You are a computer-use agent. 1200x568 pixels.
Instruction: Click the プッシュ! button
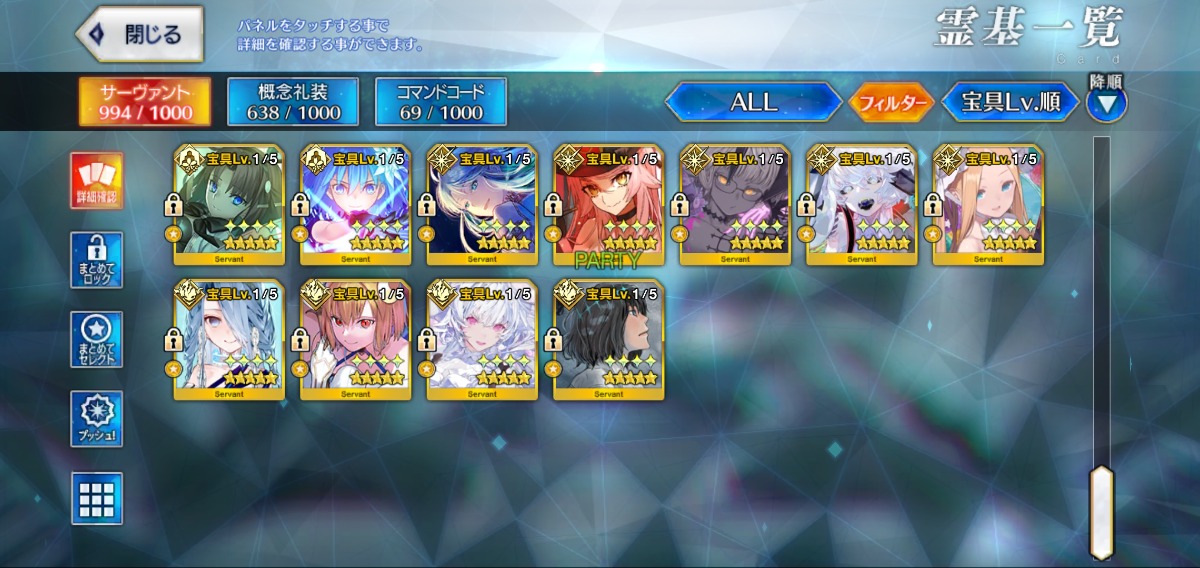pos(97,419)
